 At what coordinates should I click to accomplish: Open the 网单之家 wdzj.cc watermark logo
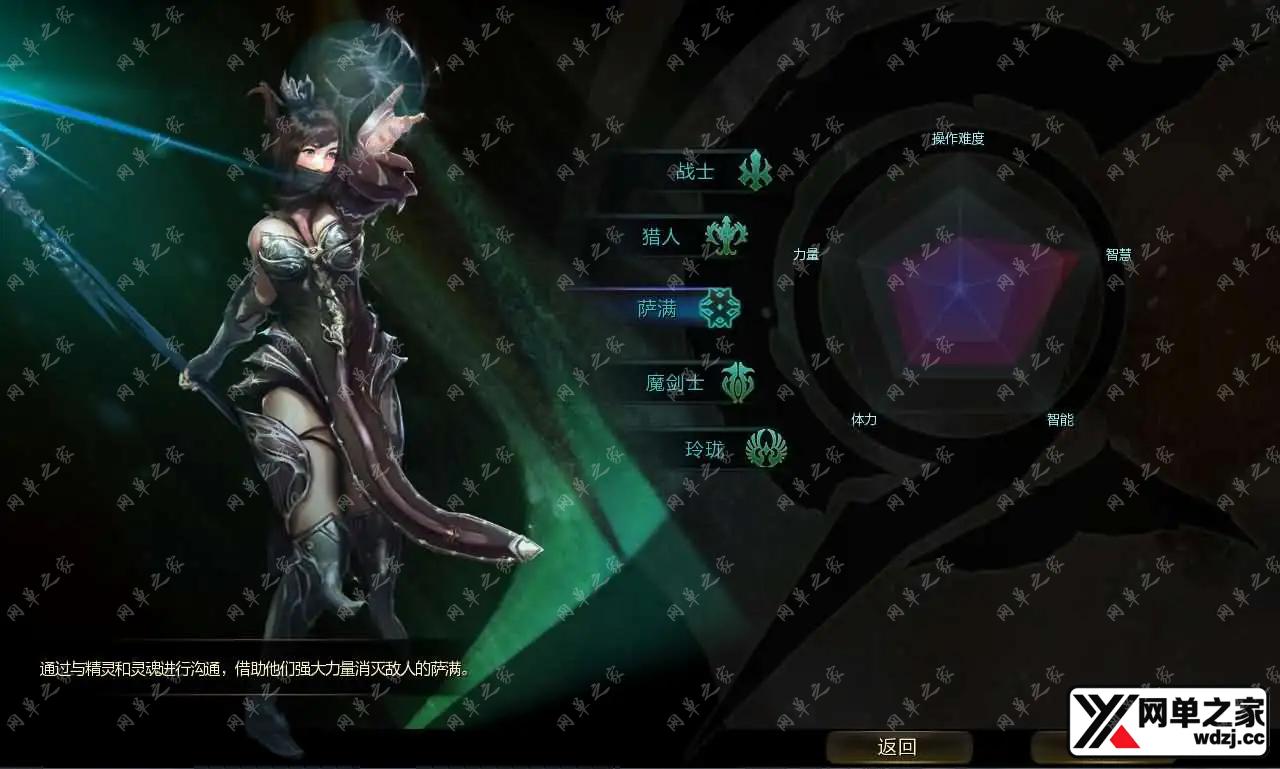click(1167, 721)
